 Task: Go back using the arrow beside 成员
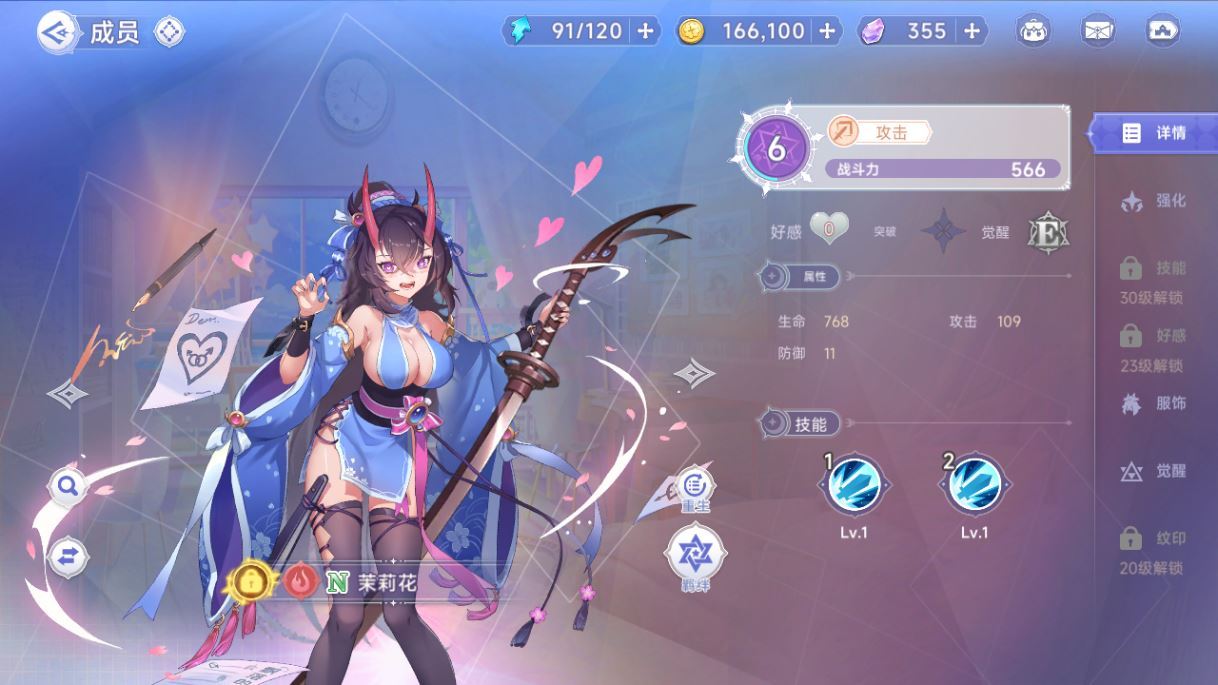tap(58, 32)
